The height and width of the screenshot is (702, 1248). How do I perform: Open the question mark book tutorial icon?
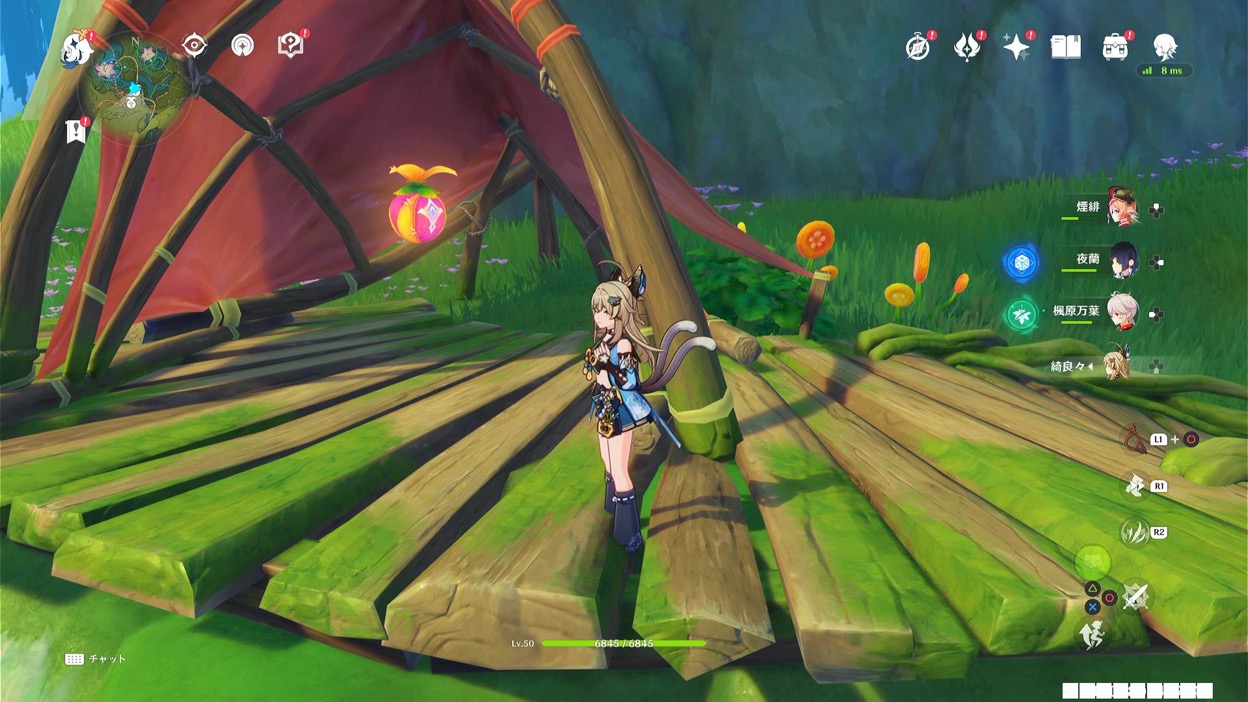(290, 45)
